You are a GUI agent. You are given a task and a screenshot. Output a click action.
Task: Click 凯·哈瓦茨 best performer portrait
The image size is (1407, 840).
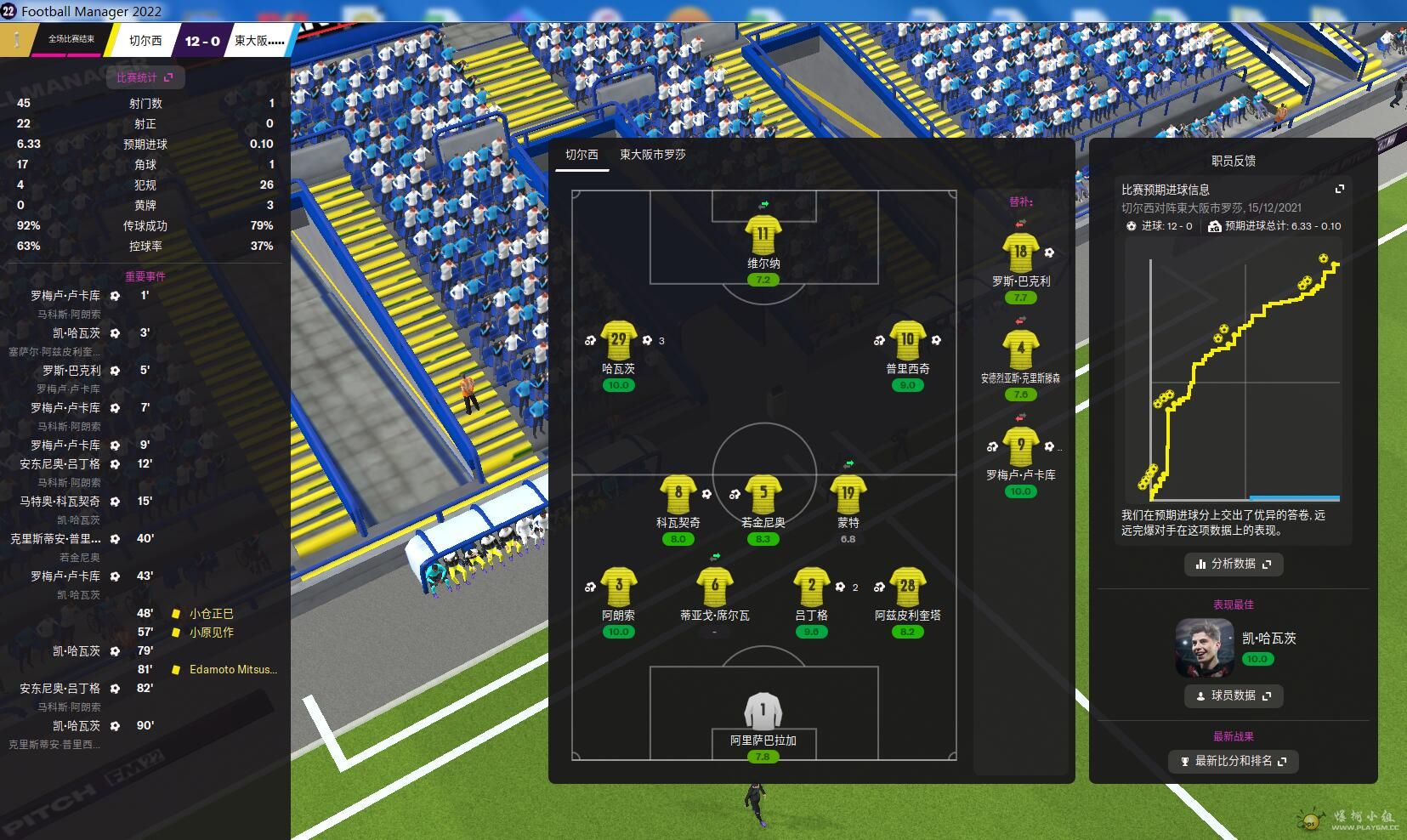(1204, 647)
